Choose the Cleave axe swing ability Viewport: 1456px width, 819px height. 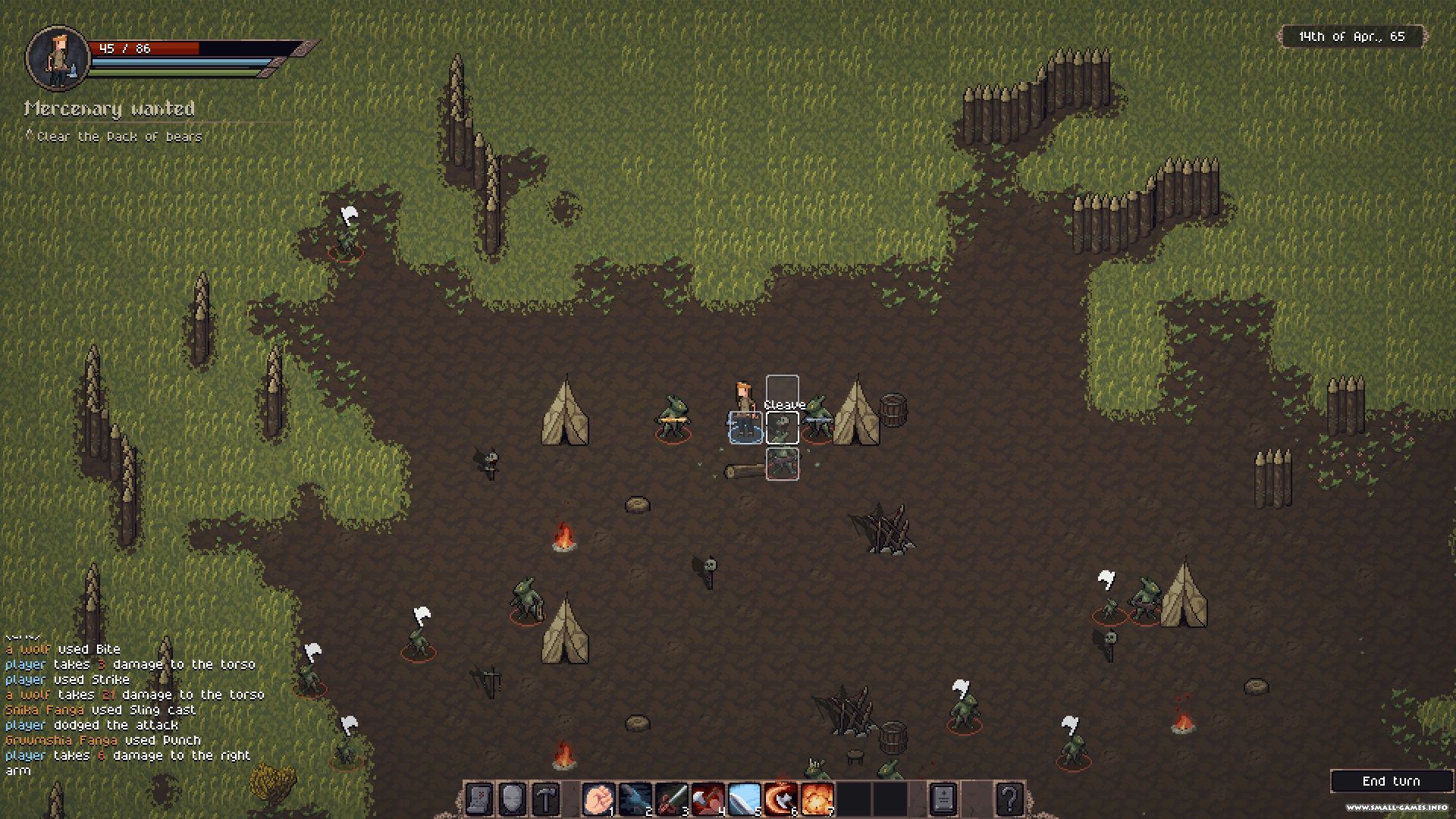pos(780,799)
